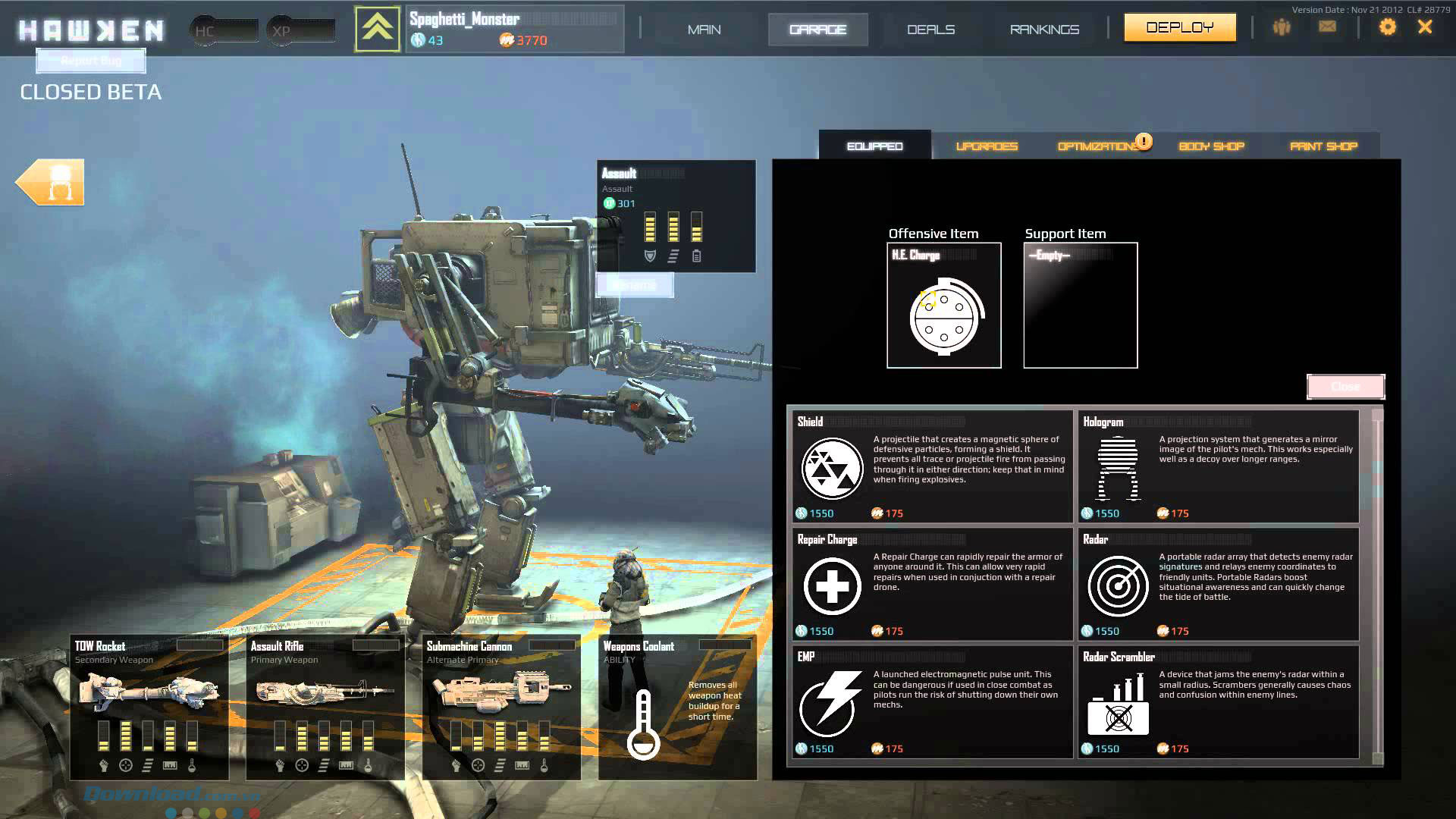Go to the Deals section
This screenshot has width=1456, height=819.
(x=930, y=30)
